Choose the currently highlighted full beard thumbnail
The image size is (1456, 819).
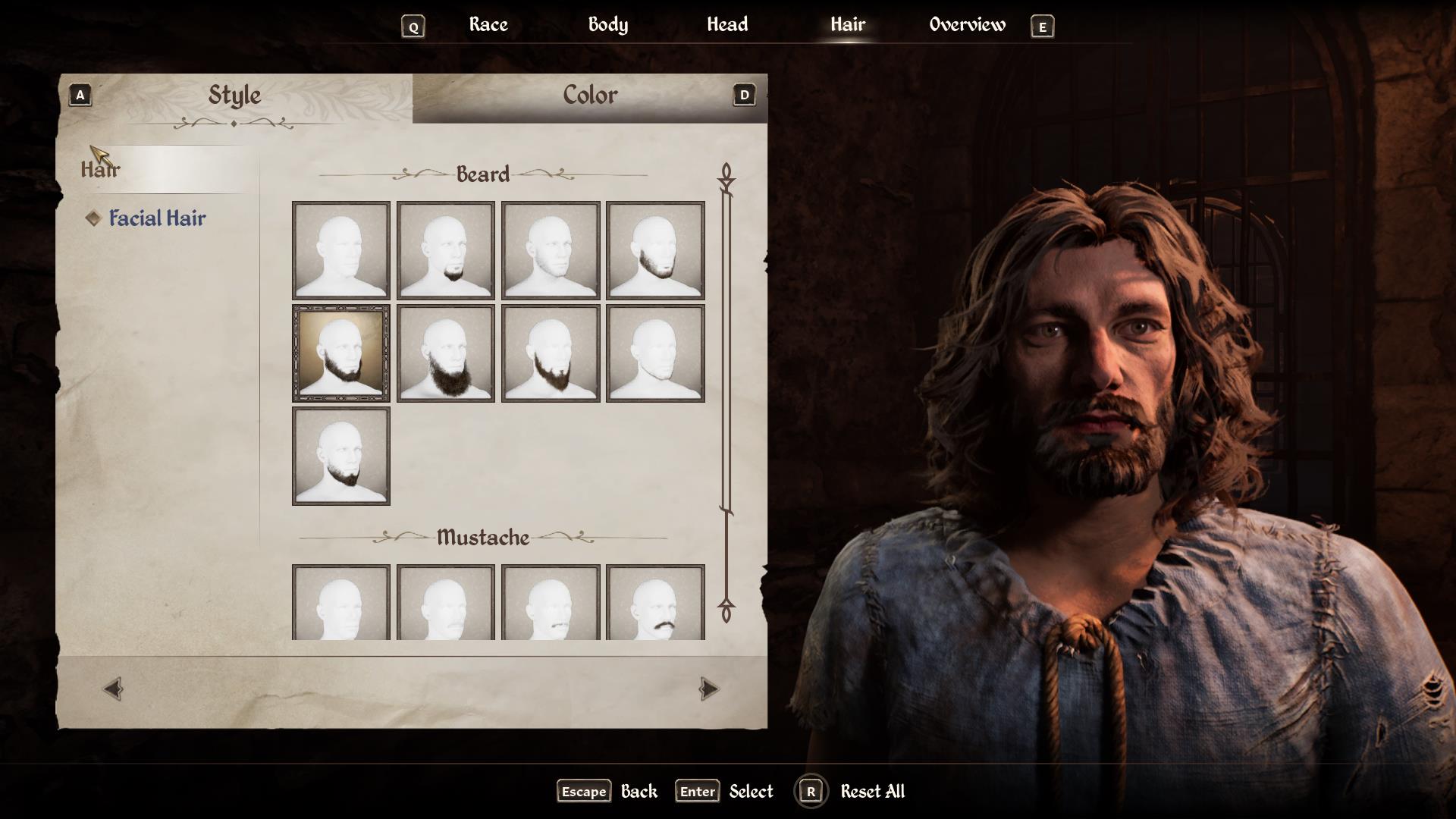point(341,353)
